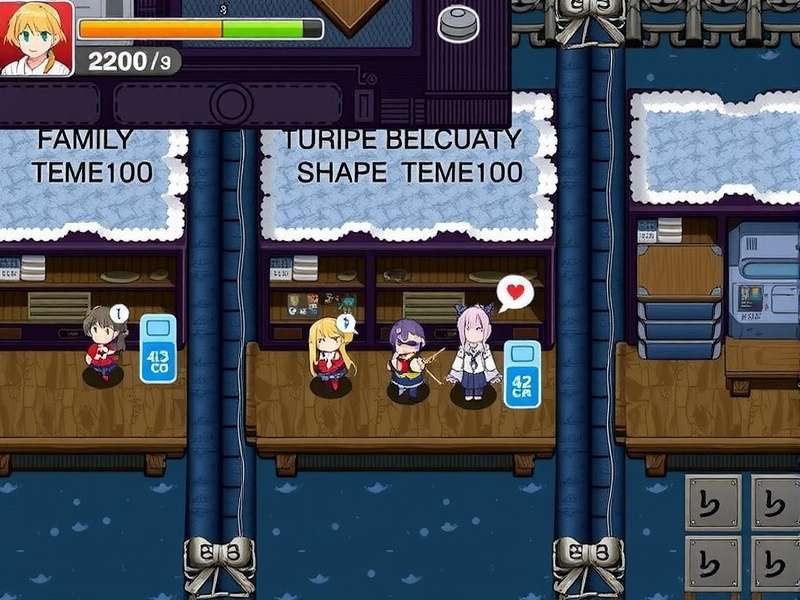Select the blue 43 tag
Screen dimensions: 800x600
pos(158,349)
